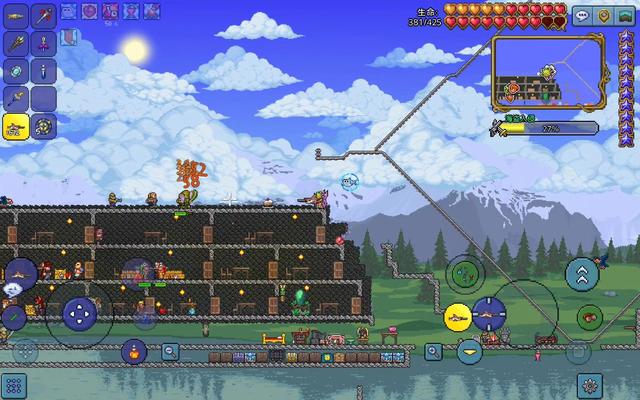Tap the gold map pin button

604,16
